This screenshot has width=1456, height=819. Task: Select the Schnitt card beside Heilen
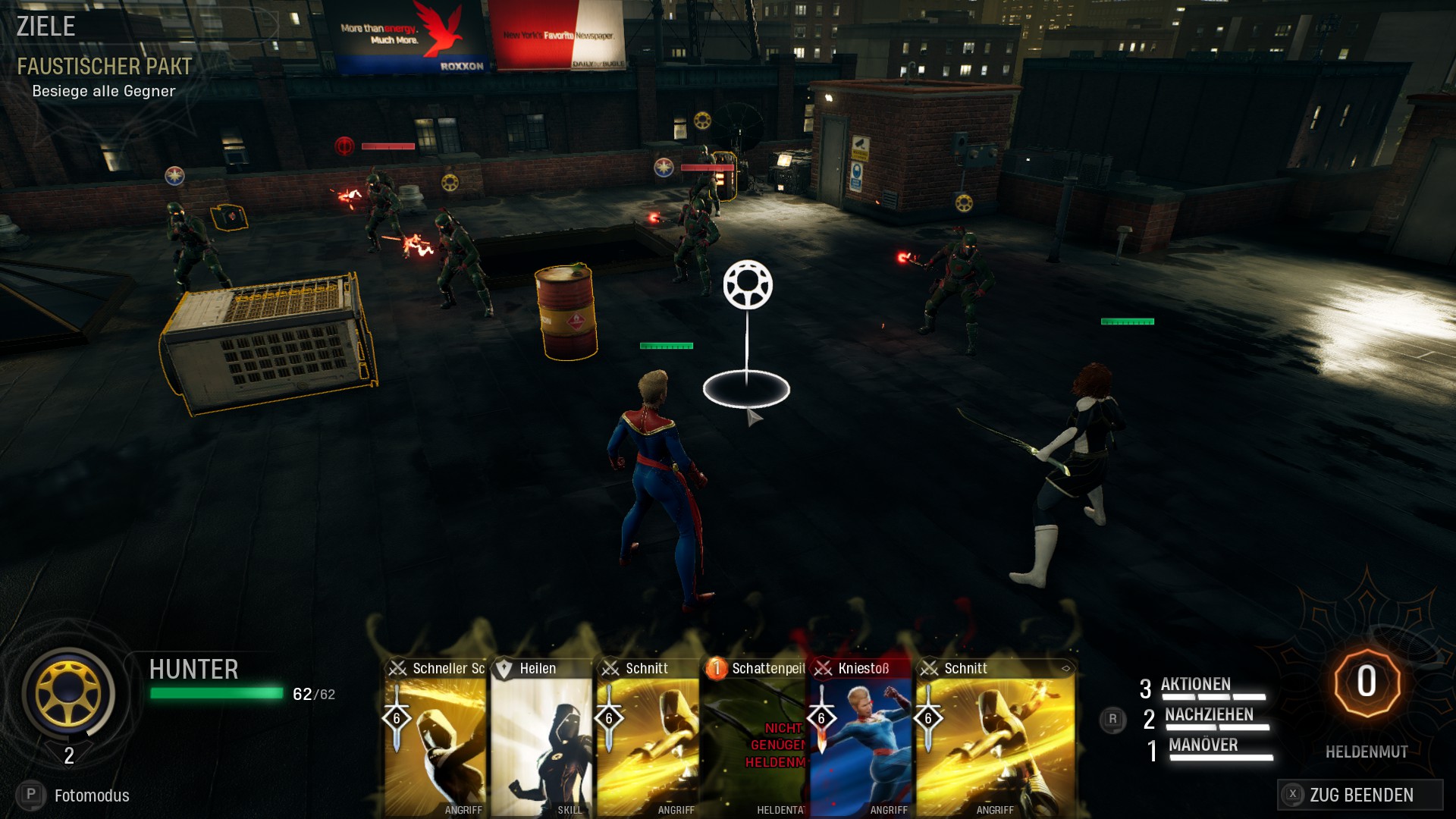coord(648,739)
